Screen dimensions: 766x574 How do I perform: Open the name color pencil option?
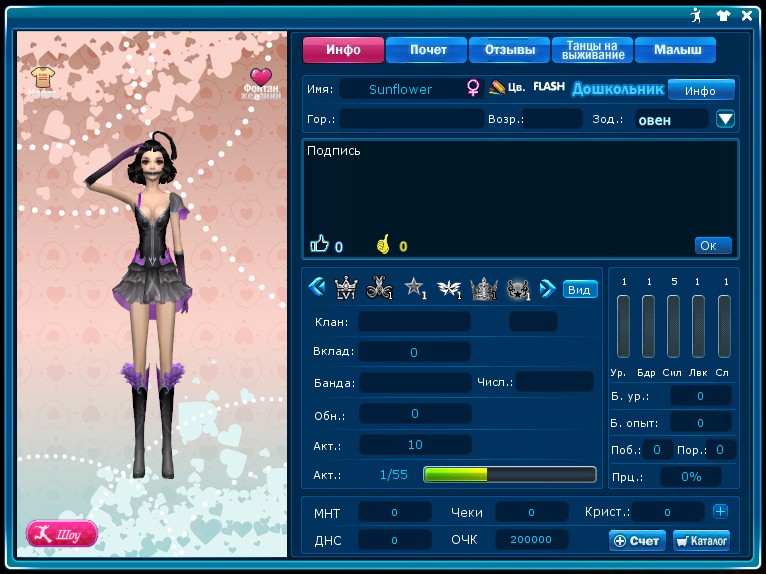497,88
